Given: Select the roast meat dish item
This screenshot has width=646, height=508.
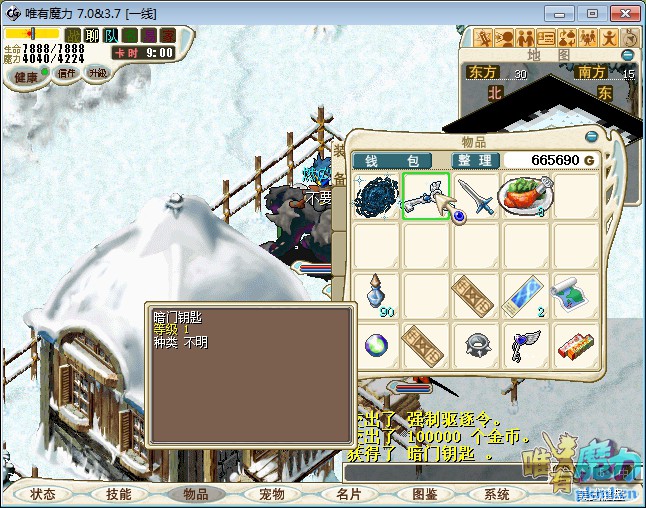Looking at the screenshot, I should point(526,195).
